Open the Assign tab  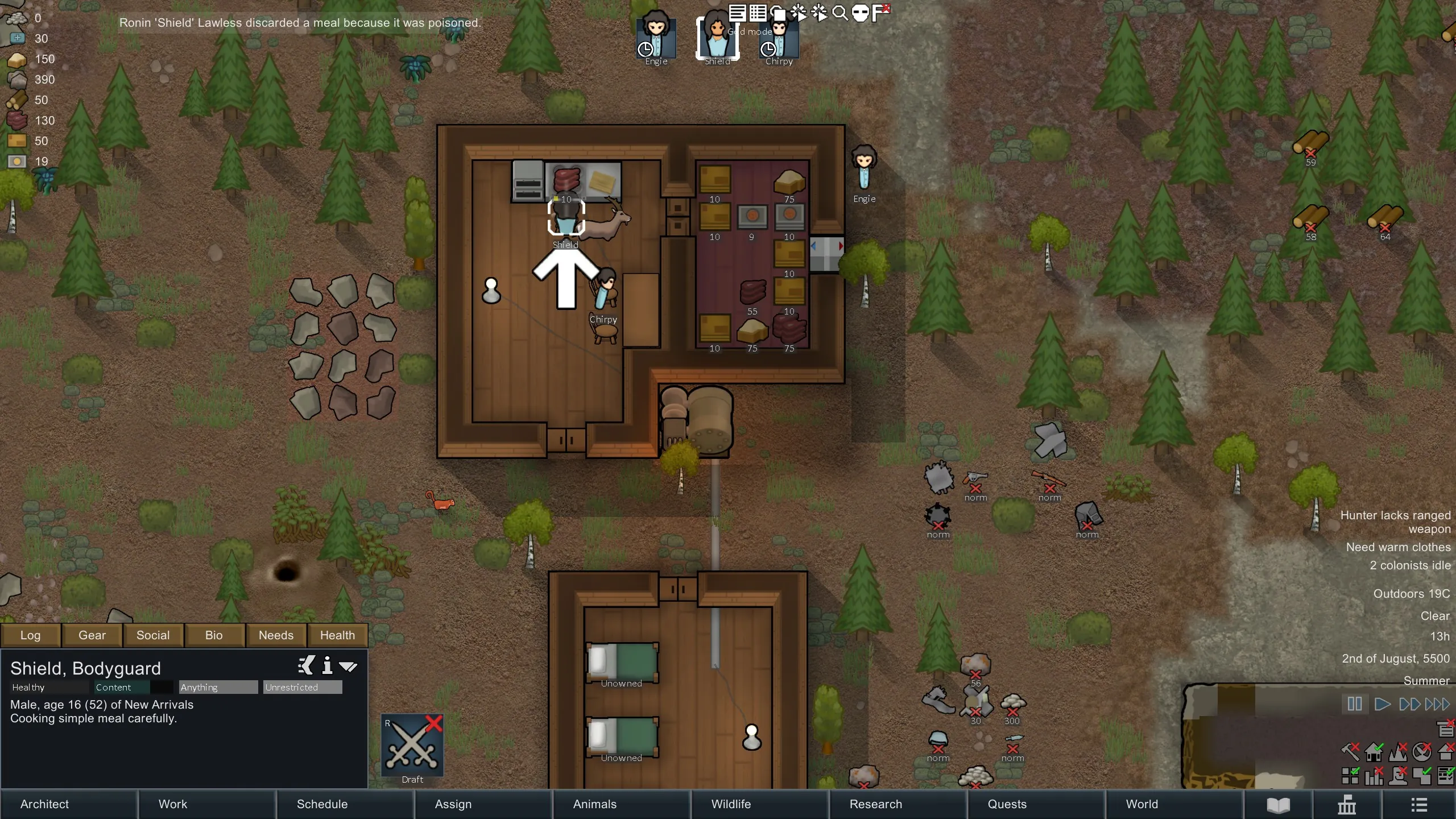[x=483, y=804]
